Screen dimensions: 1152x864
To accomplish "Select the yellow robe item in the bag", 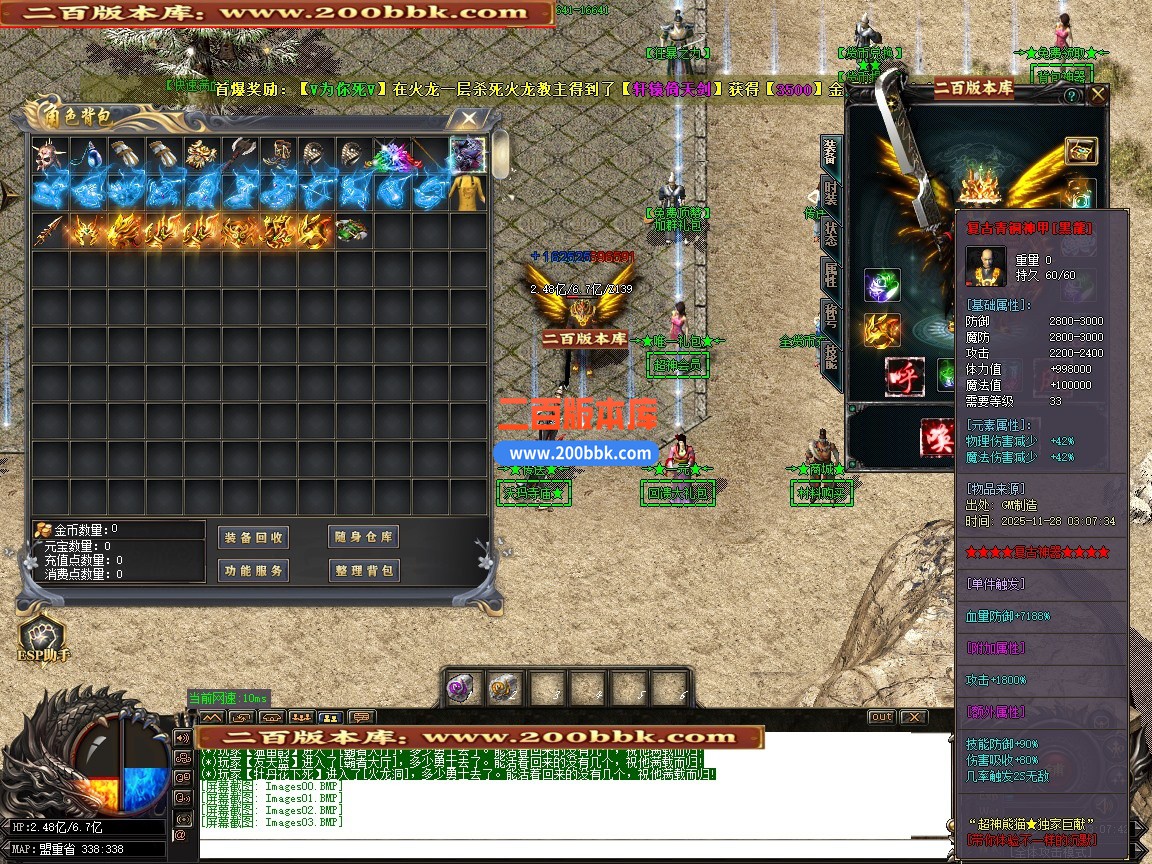I will tap(467, 193).
